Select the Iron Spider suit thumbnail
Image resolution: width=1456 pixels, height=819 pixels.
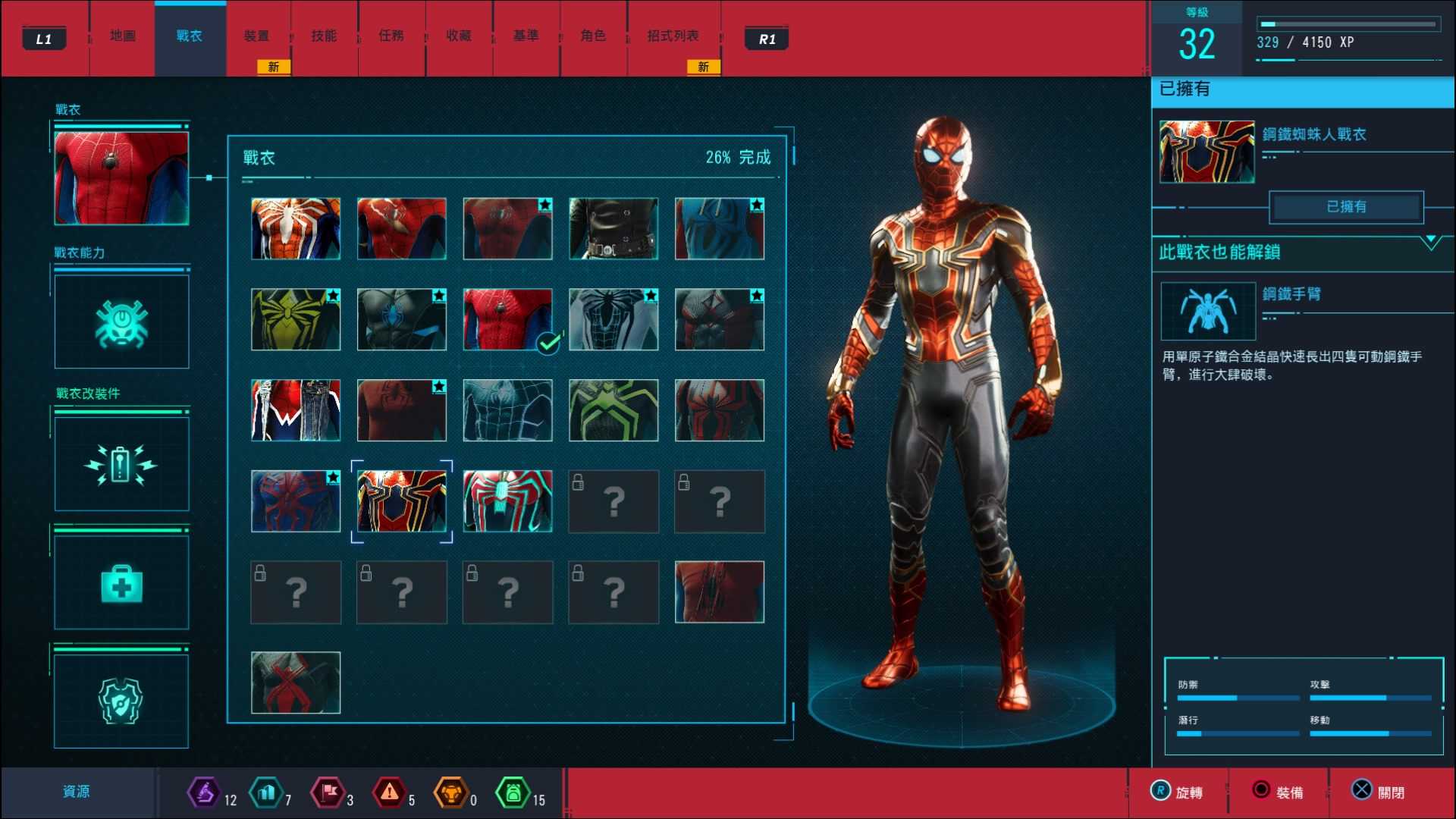point(402,501)
